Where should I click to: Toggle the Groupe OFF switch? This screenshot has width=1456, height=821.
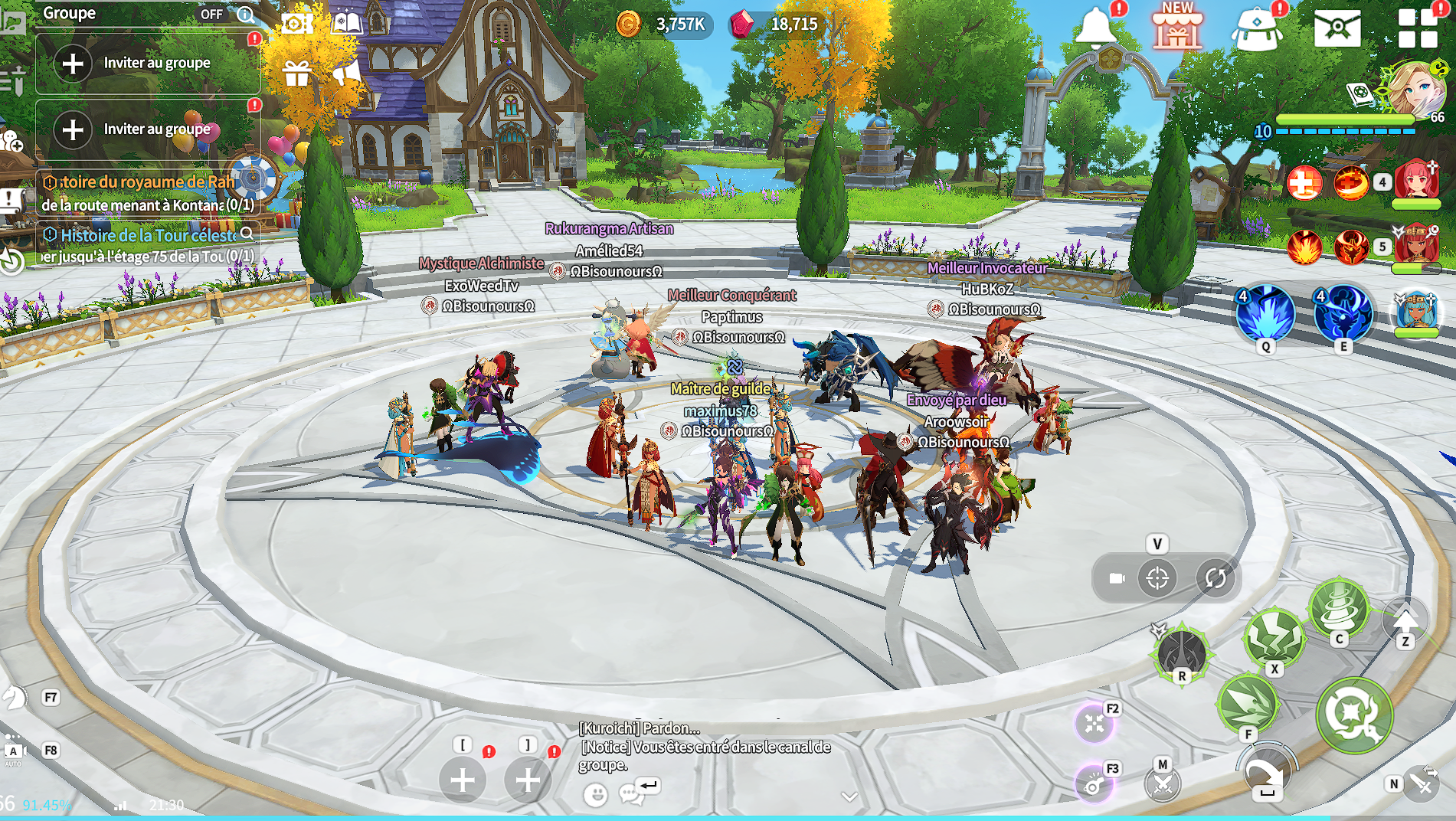click(211, 14)
